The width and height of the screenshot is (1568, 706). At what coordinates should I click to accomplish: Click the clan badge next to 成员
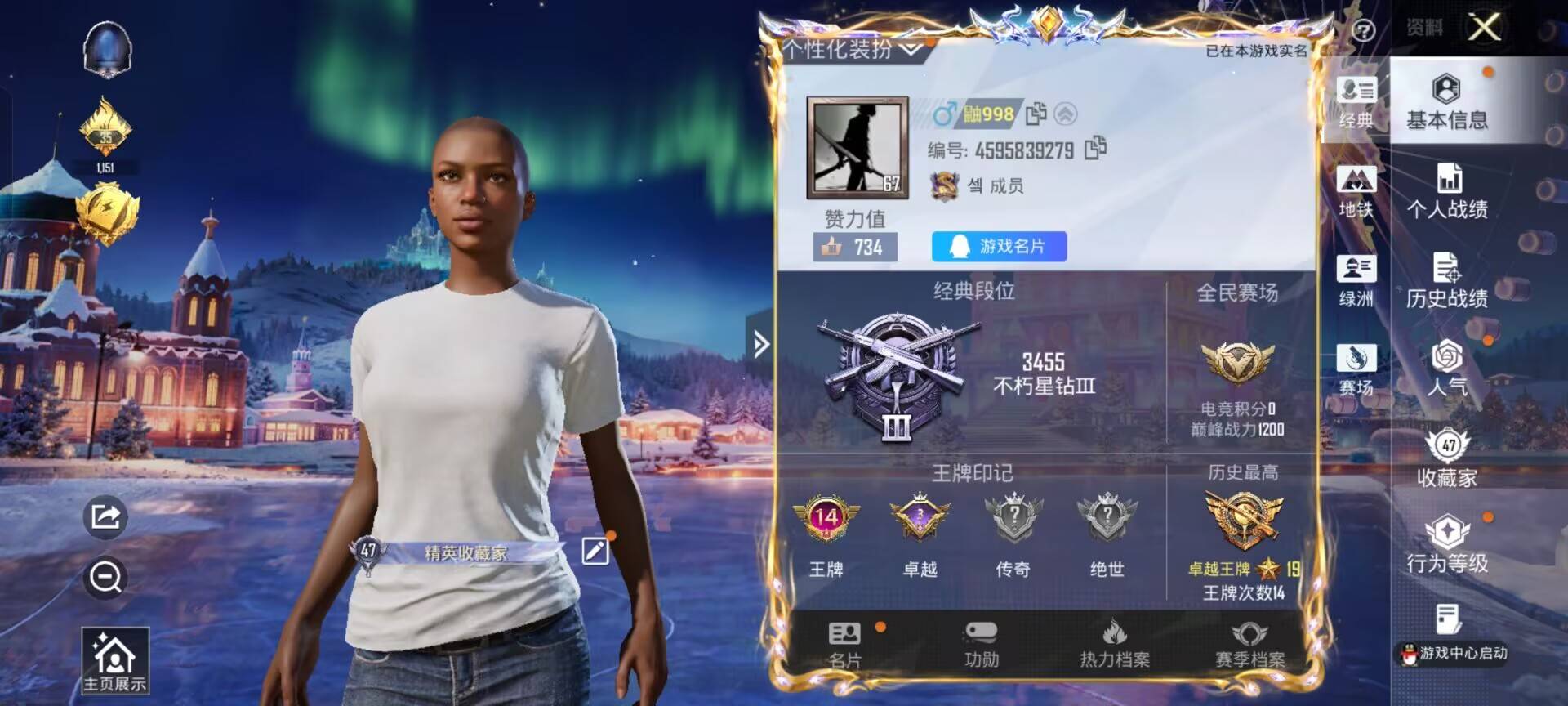[x=946, y=186]
